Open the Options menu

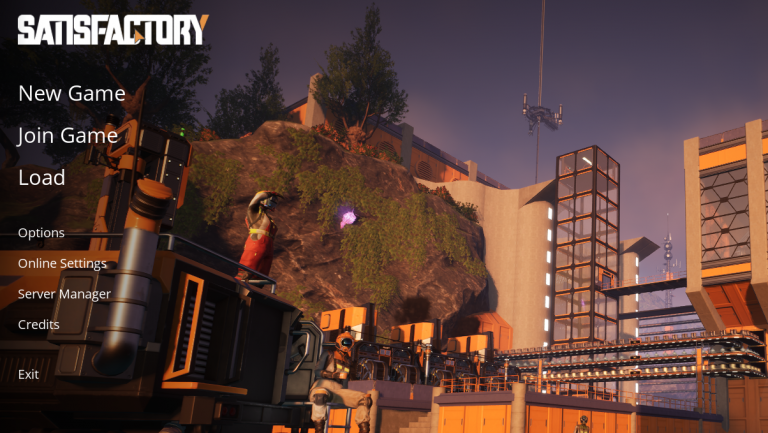41,233
